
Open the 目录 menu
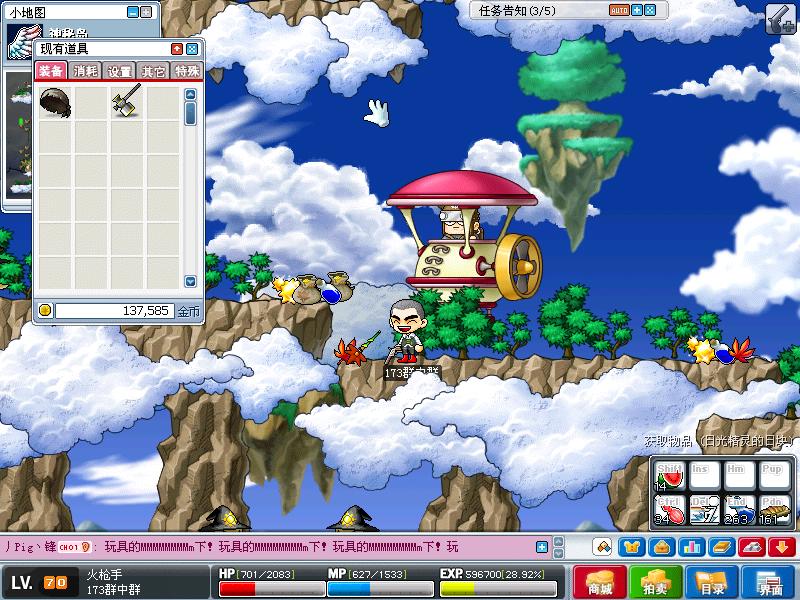click(x=713, y=583)
